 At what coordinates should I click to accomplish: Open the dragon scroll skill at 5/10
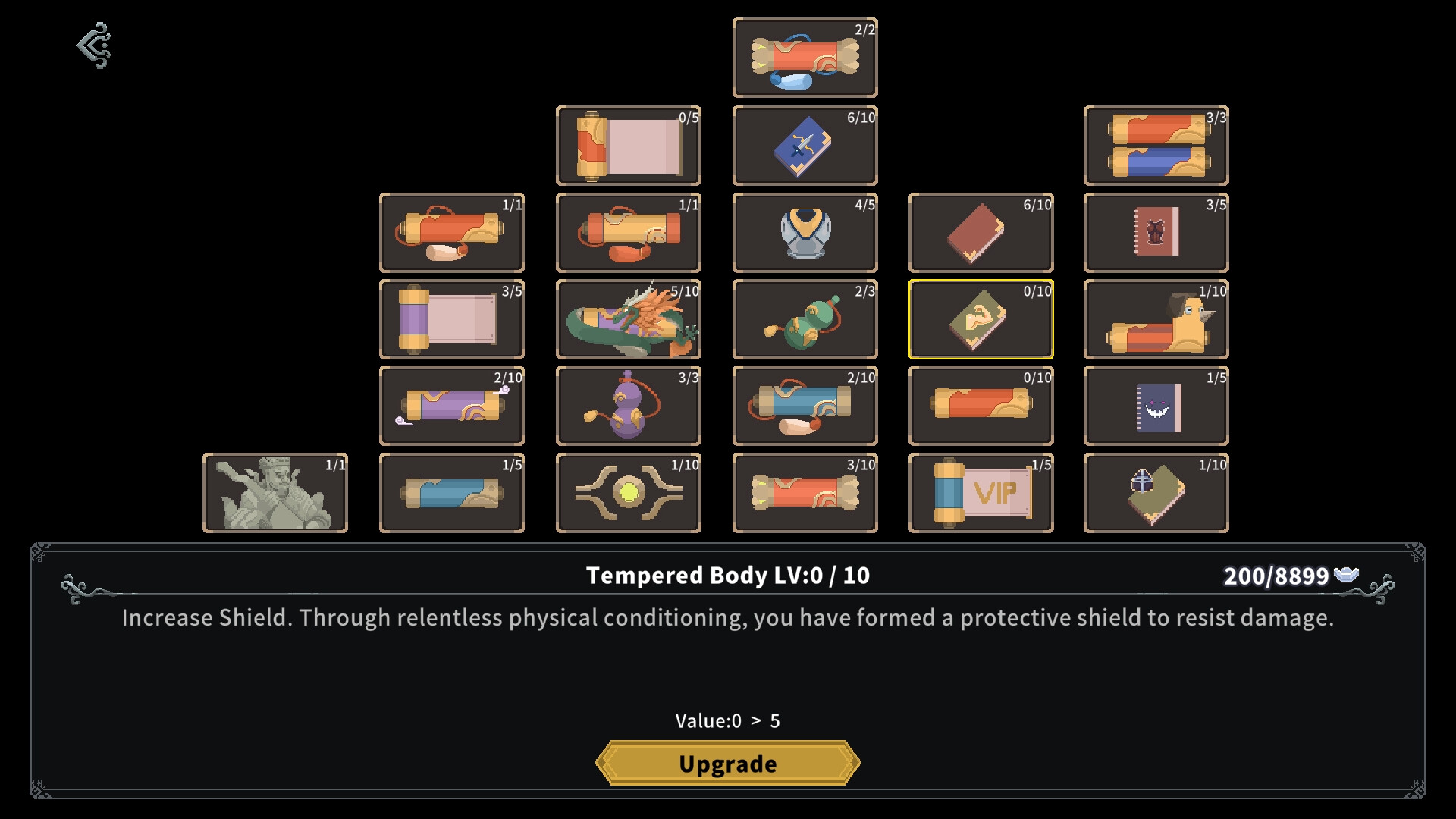point(629,318)
